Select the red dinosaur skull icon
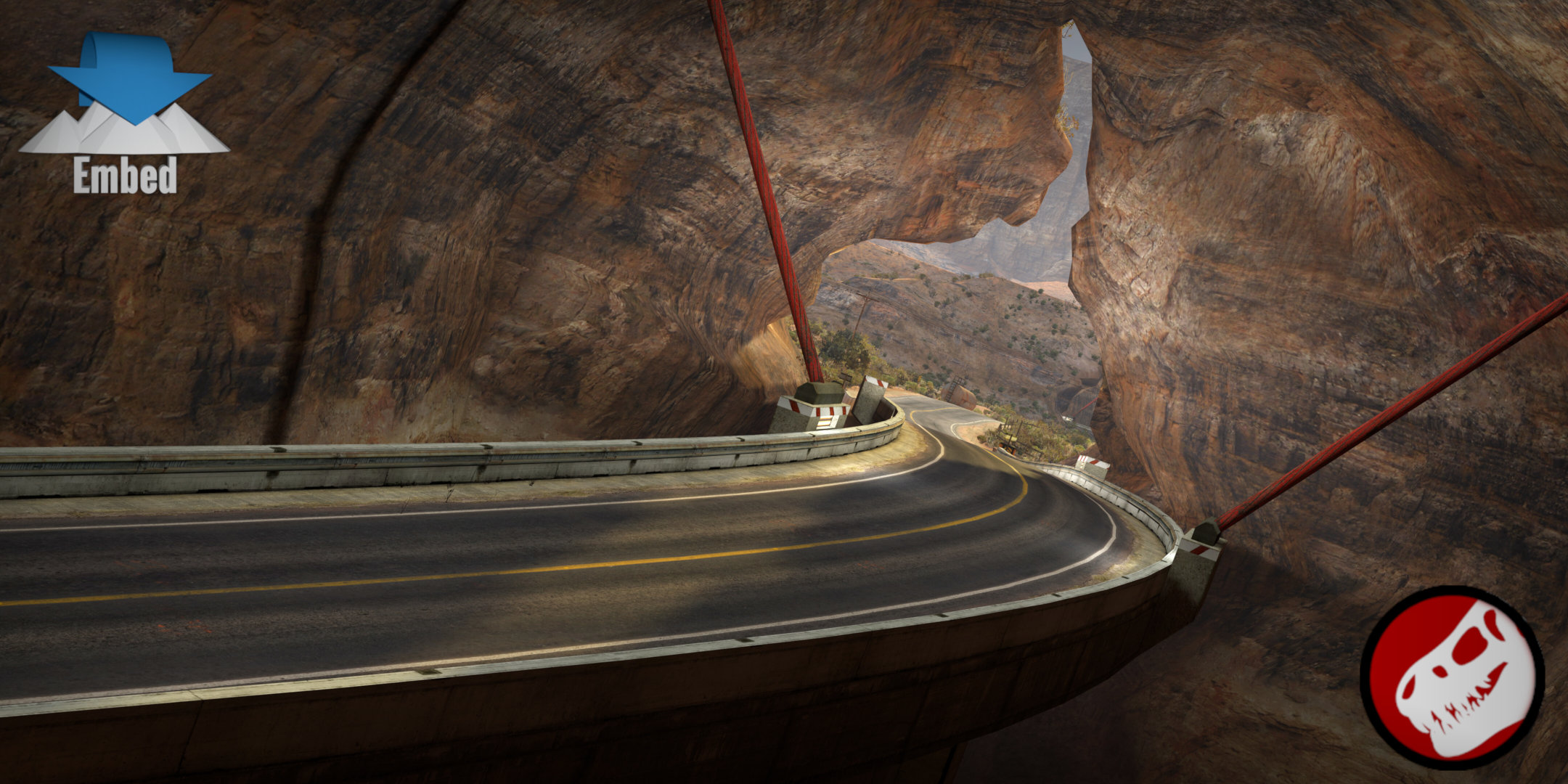This screenshot has width=1568, height=784. pos(1451,677)
